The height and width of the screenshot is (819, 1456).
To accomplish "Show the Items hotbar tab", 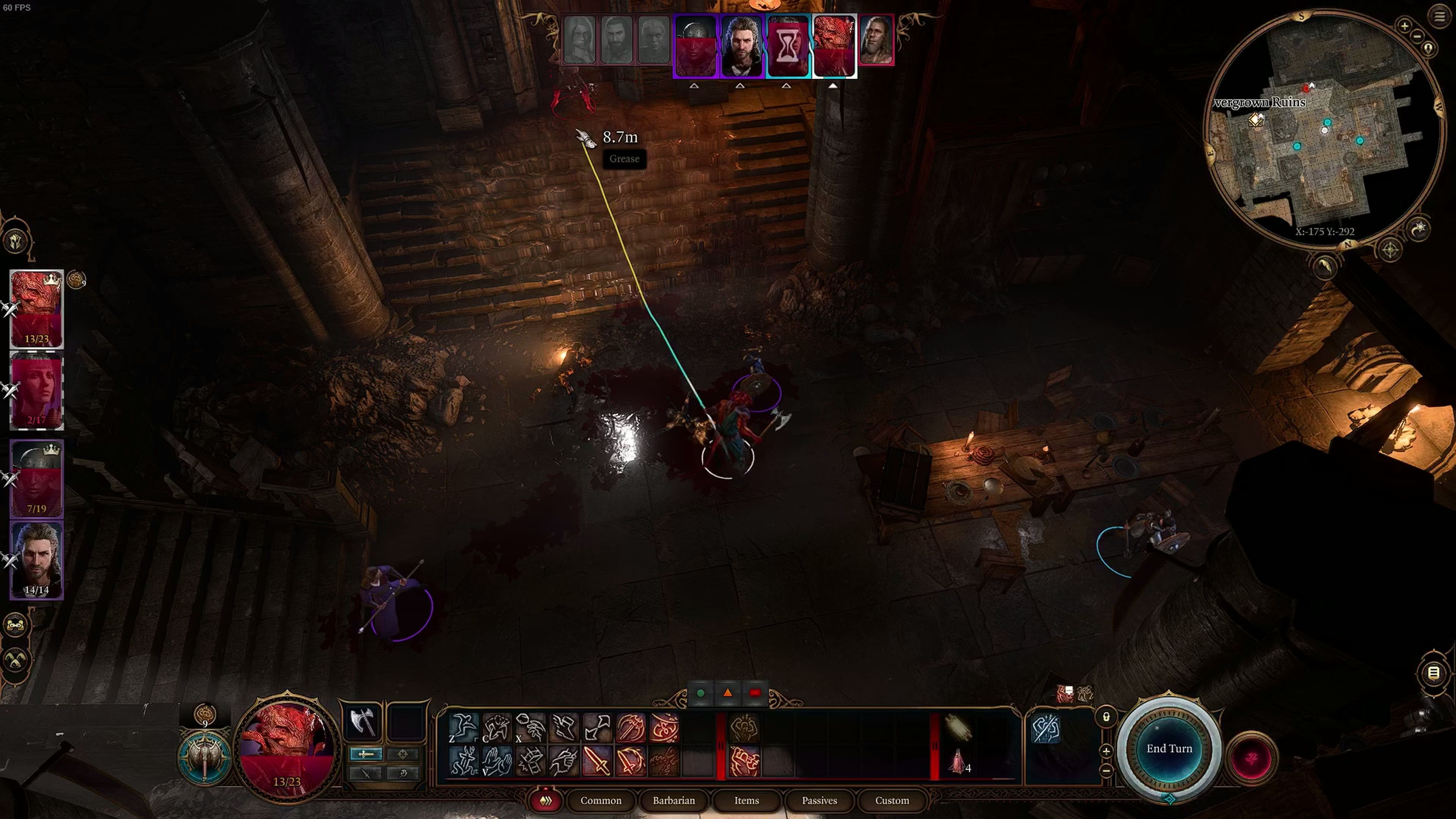I will coord(746,800).
